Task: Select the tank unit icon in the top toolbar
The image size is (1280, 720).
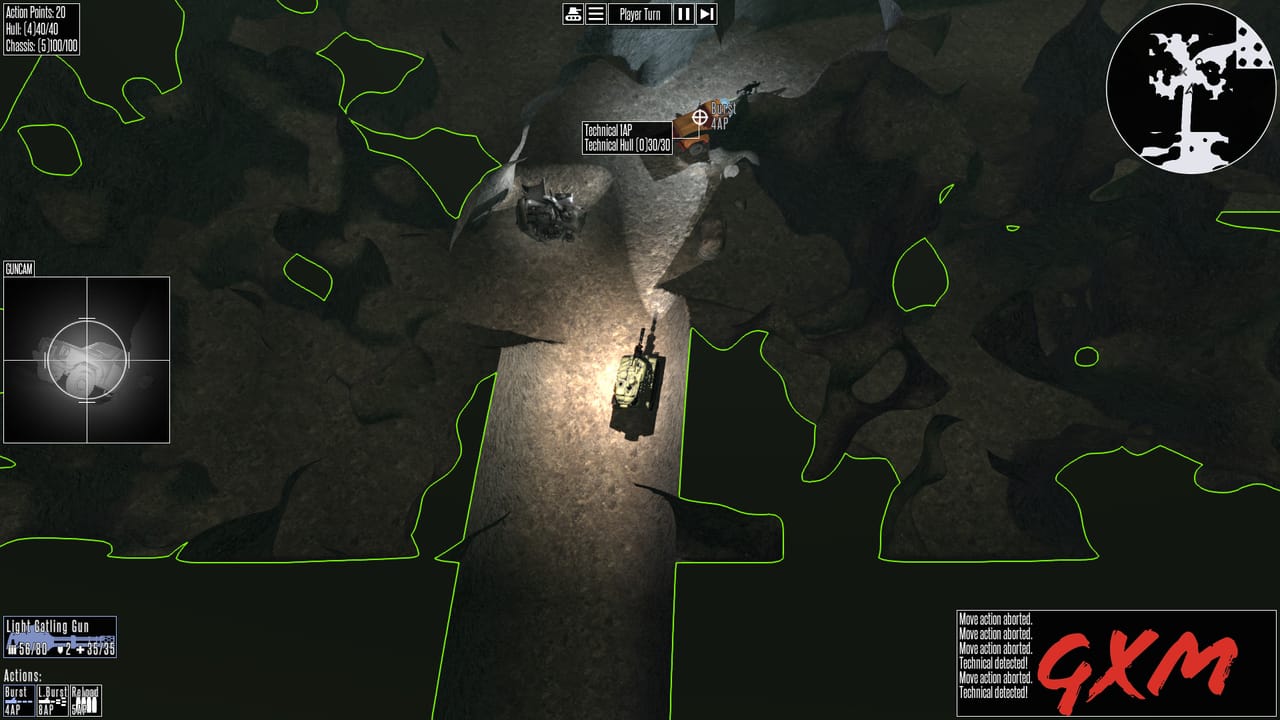Action: click(x=573, y=14)
